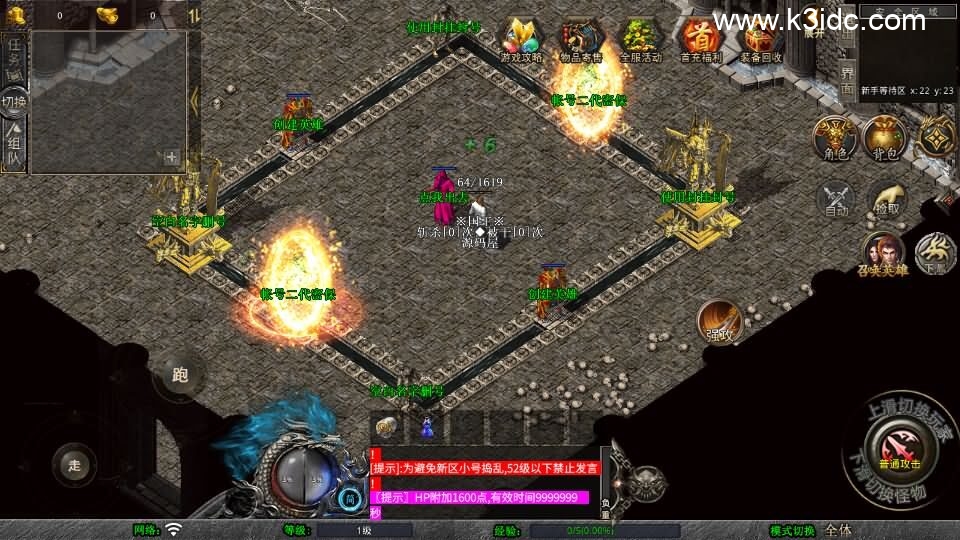Screen dimensions: 960x540
Task: Open the 任务 quest tab
Action: point(14,57)
